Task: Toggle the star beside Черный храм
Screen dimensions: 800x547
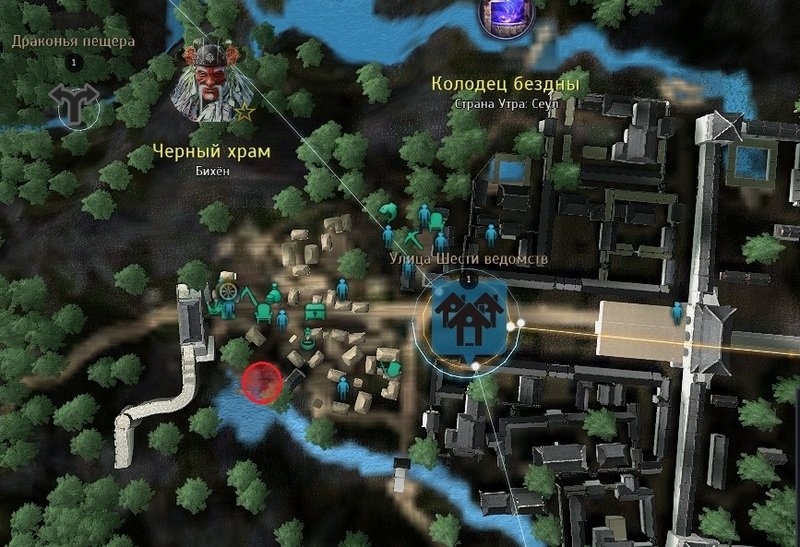Action: coord(245,112)
